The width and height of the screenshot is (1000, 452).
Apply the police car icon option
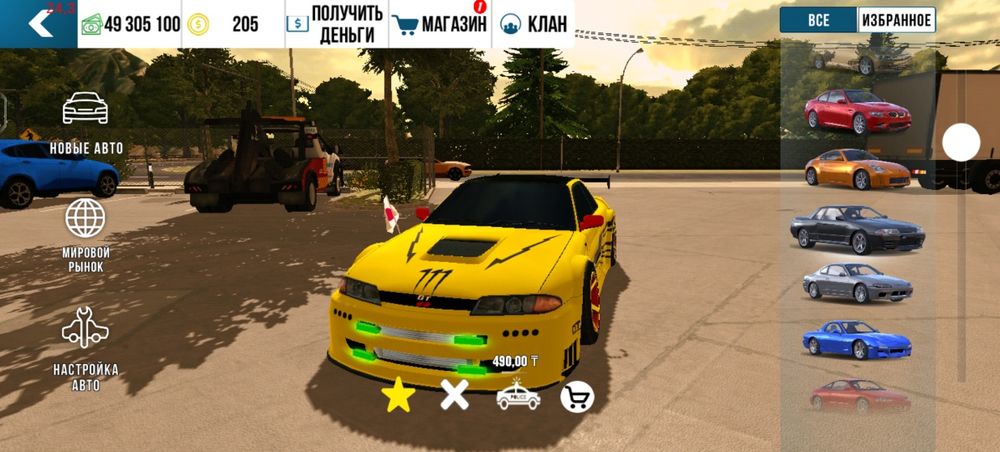(x=518, y=397)
